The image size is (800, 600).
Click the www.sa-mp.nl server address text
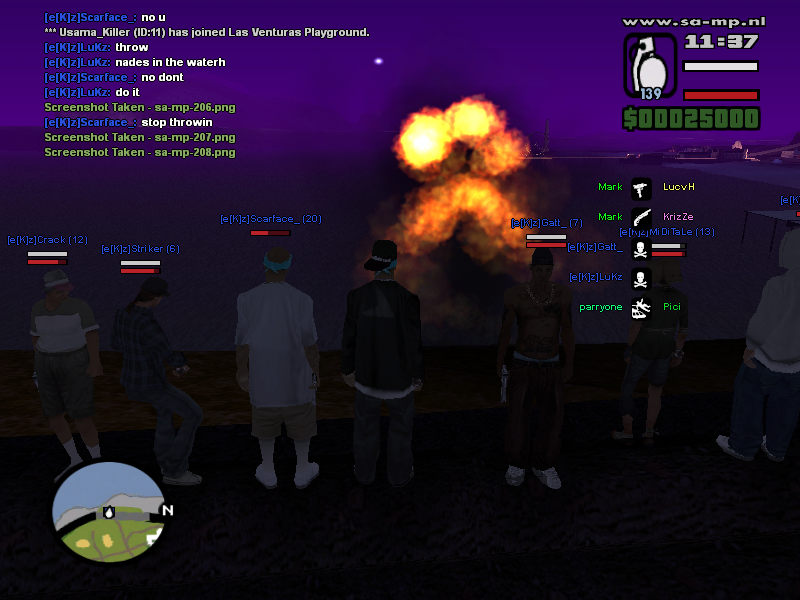click(692, 20)
